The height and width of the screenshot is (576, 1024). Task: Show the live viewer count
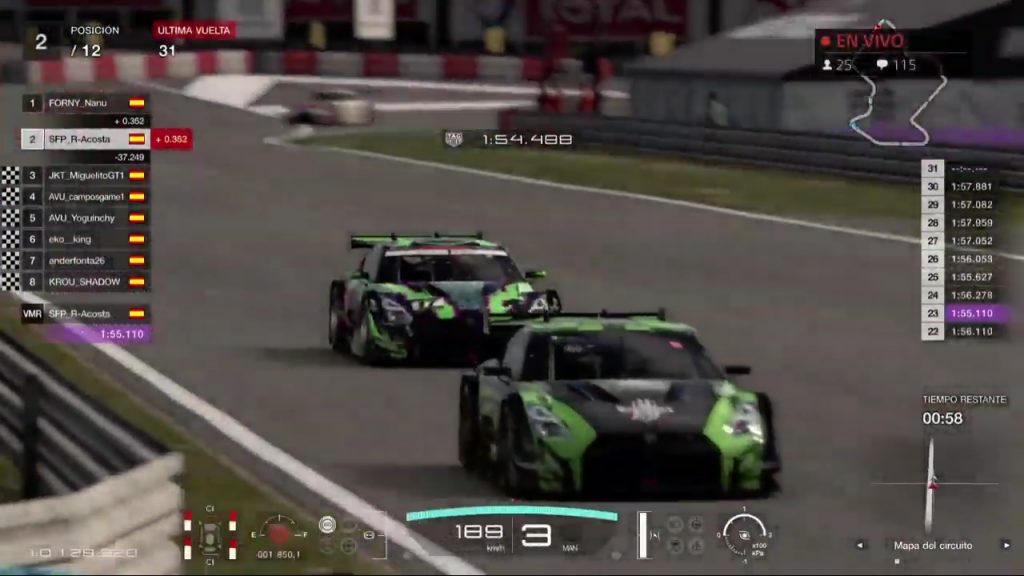[x=838, y=65]
